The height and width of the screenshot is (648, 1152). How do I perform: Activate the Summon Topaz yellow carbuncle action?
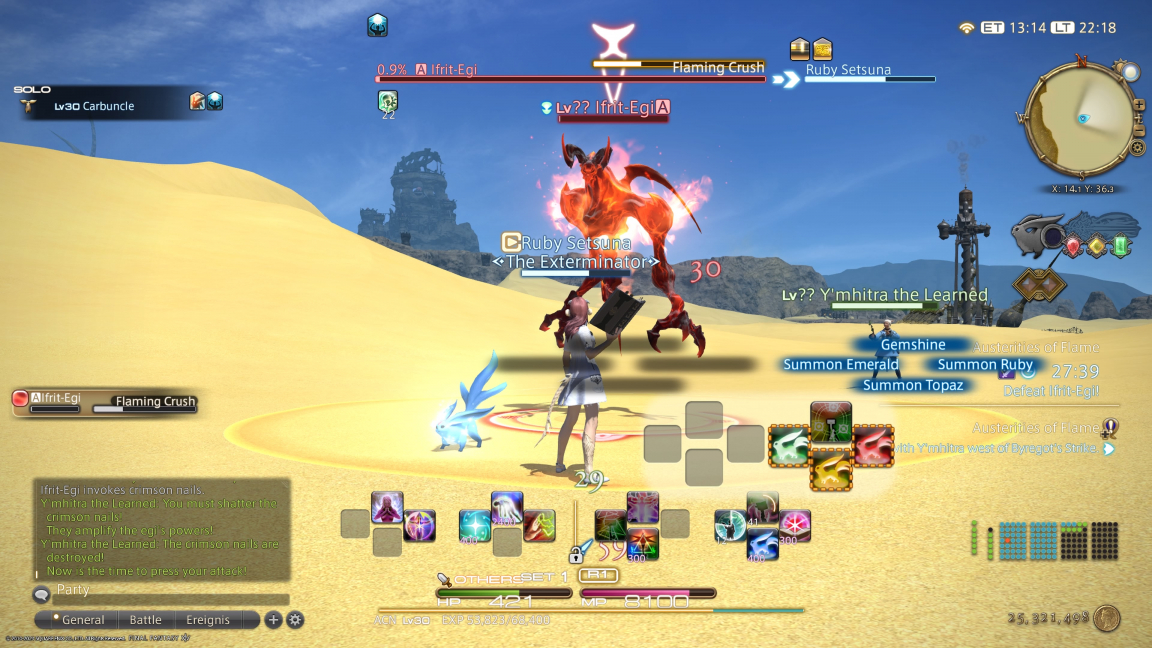click(831, 468)
